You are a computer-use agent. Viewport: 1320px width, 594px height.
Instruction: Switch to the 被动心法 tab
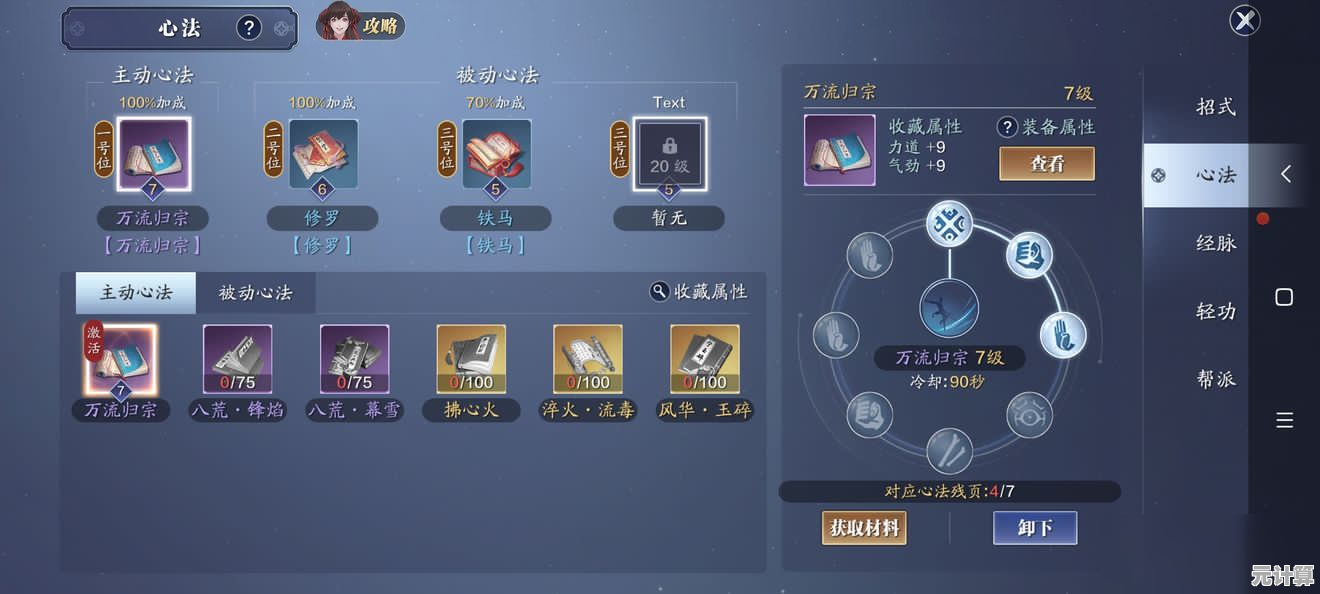[255, 293]
